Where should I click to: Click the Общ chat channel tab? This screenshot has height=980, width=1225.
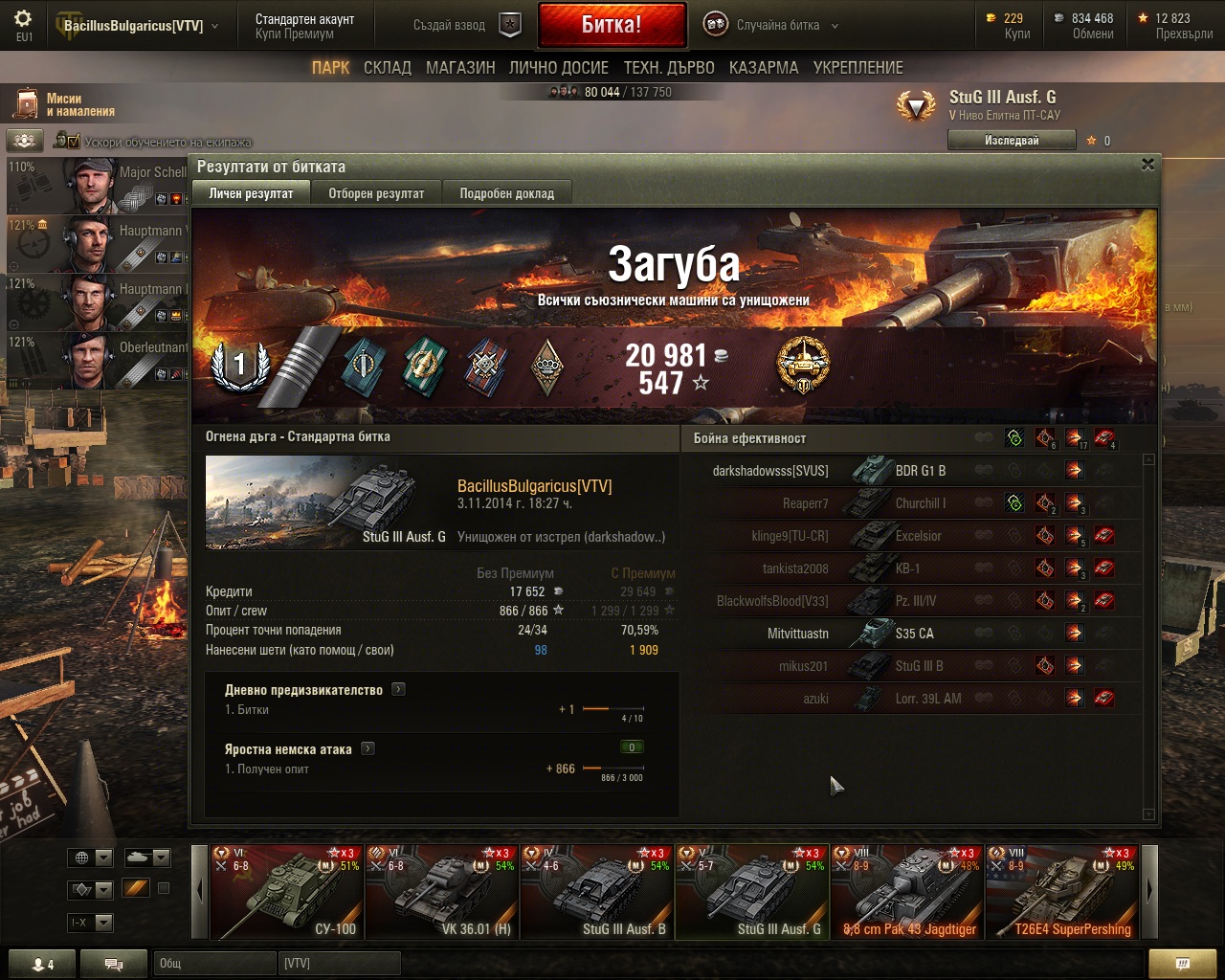[x=212, y=963]
